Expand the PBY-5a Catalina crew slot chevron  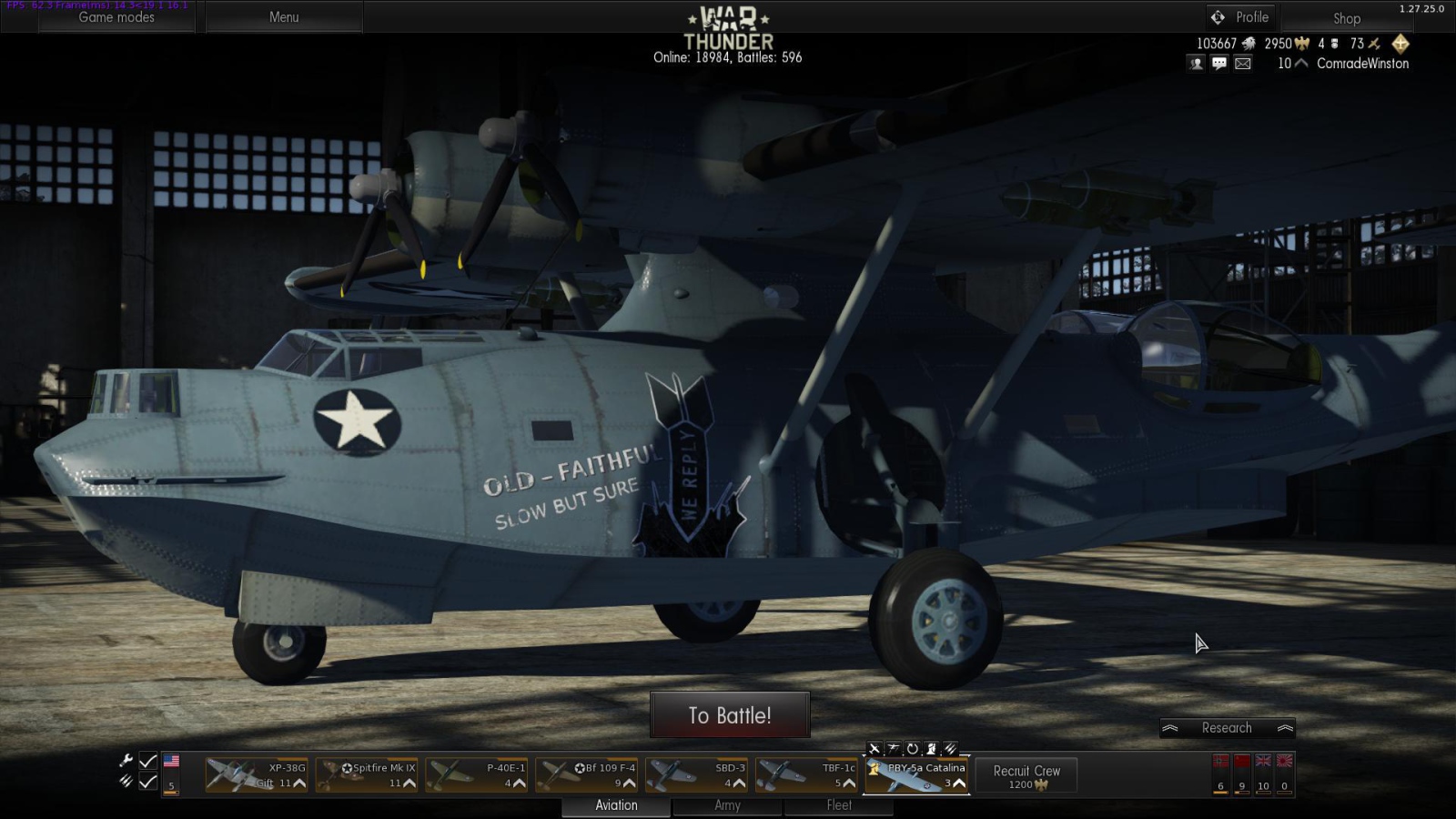pos(960,784)
